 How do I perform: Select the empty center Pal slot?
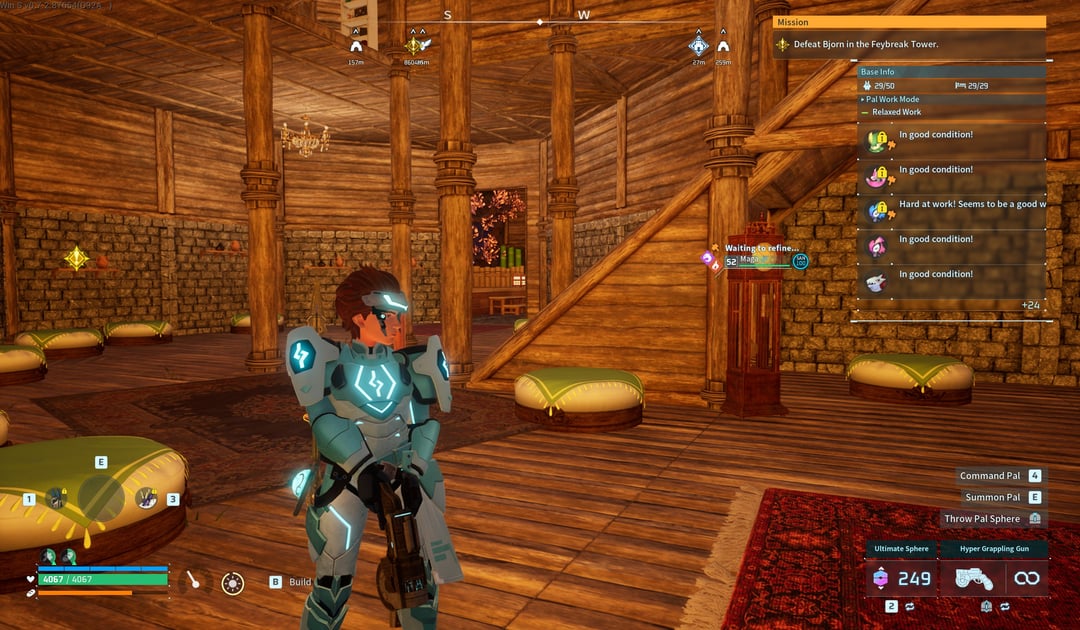pyautogui.click(x=101, y=497)
